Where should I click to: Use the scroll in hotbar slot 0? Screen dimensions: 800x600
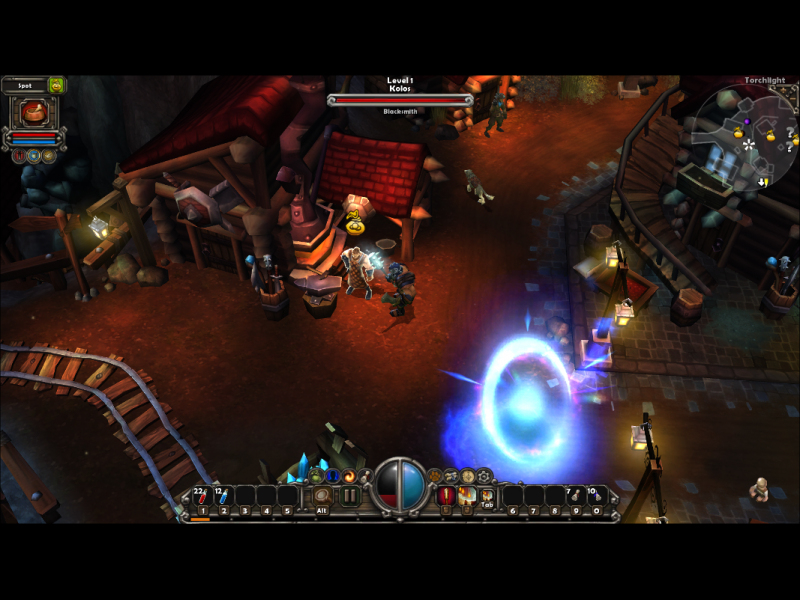click(x=597, y=496)
